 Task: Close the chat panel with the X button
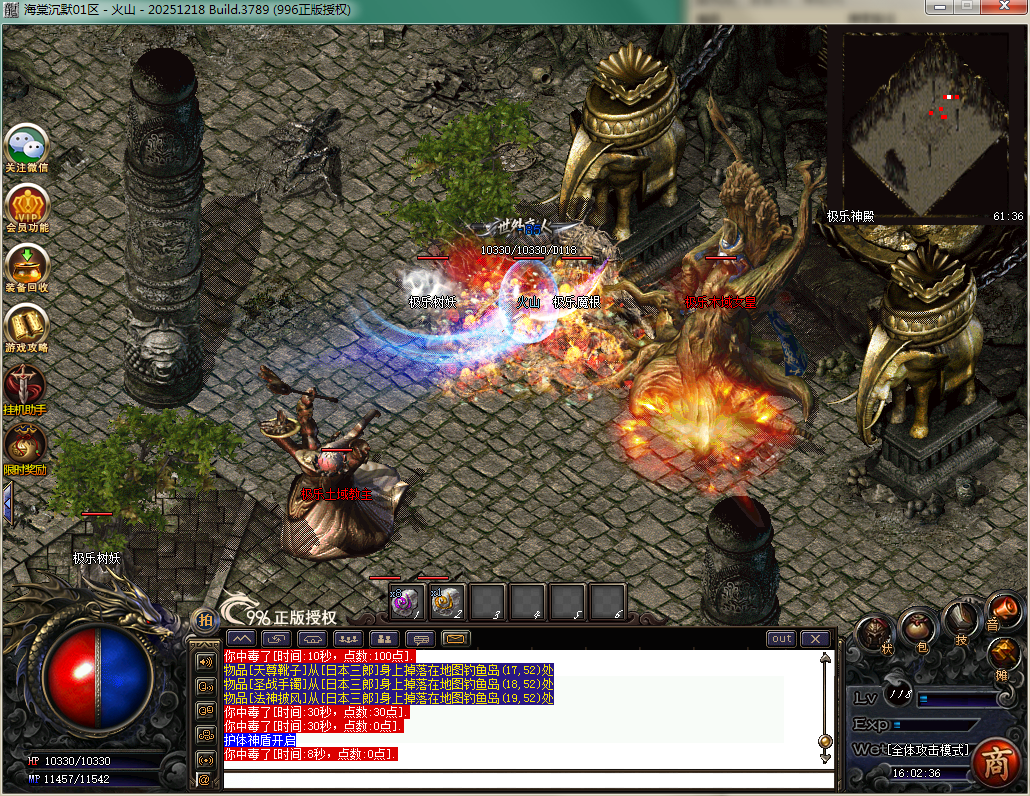click(816, 639)
